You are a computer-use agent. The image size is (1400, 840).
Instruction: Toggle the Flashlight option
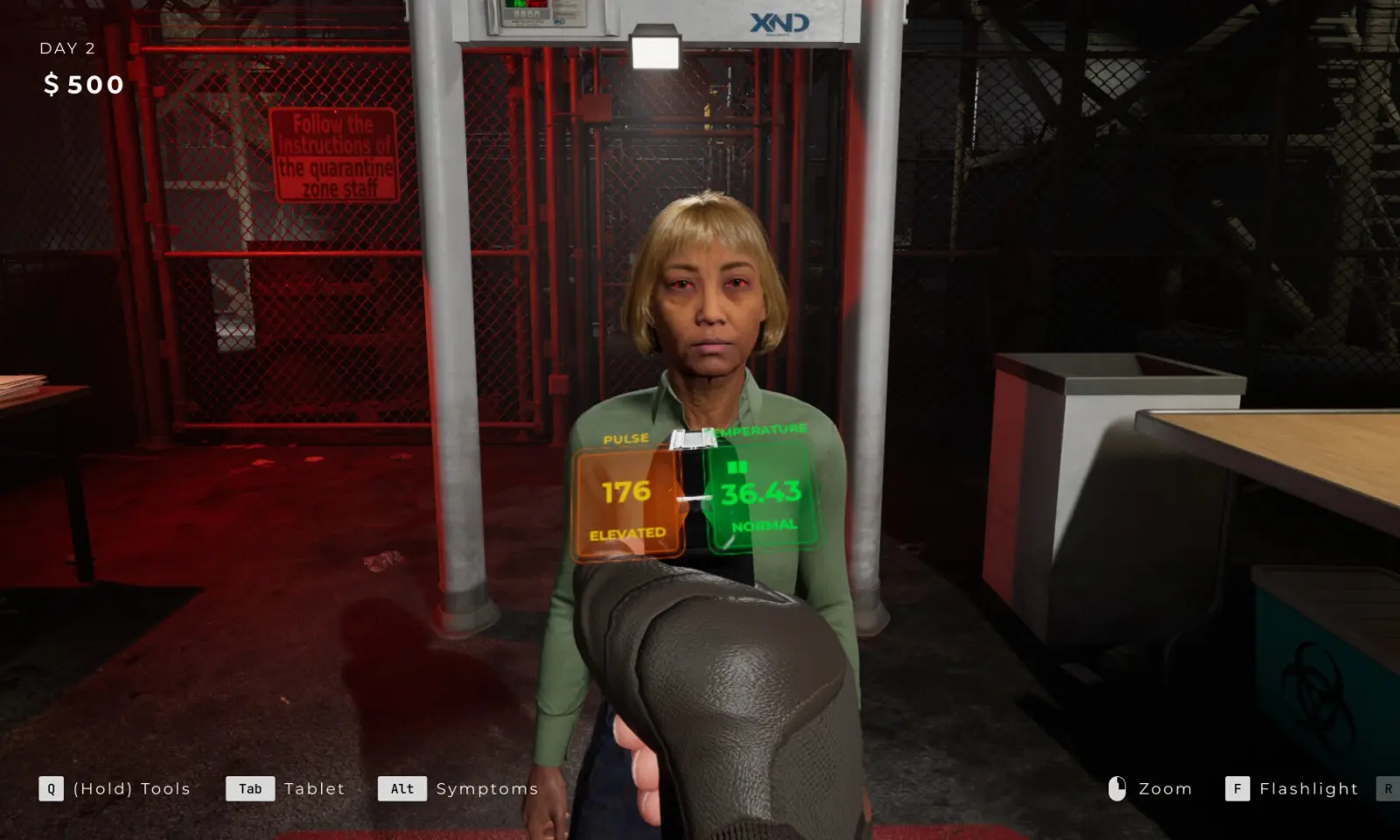click(x=1310, y=788)
